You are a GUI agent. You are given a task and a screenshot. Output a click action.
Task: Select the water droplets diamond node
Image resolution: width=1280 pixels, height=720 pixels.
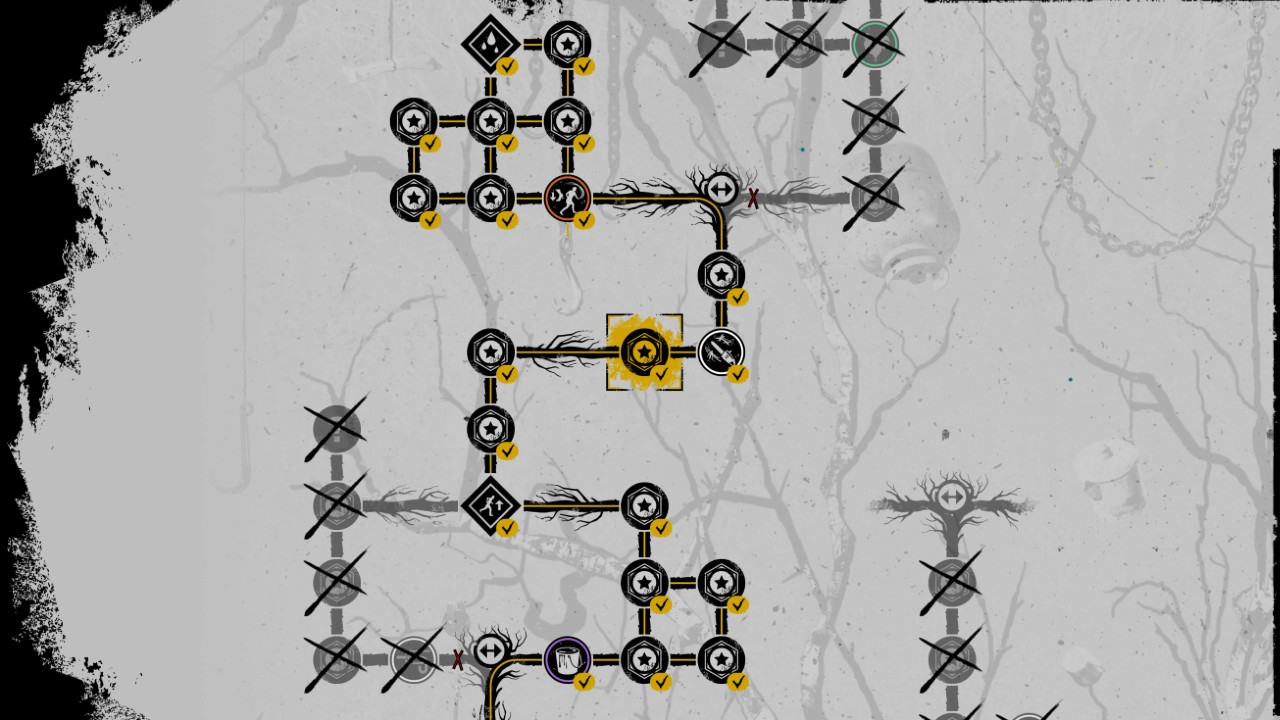pyautogui.click(x=490, y=42)
